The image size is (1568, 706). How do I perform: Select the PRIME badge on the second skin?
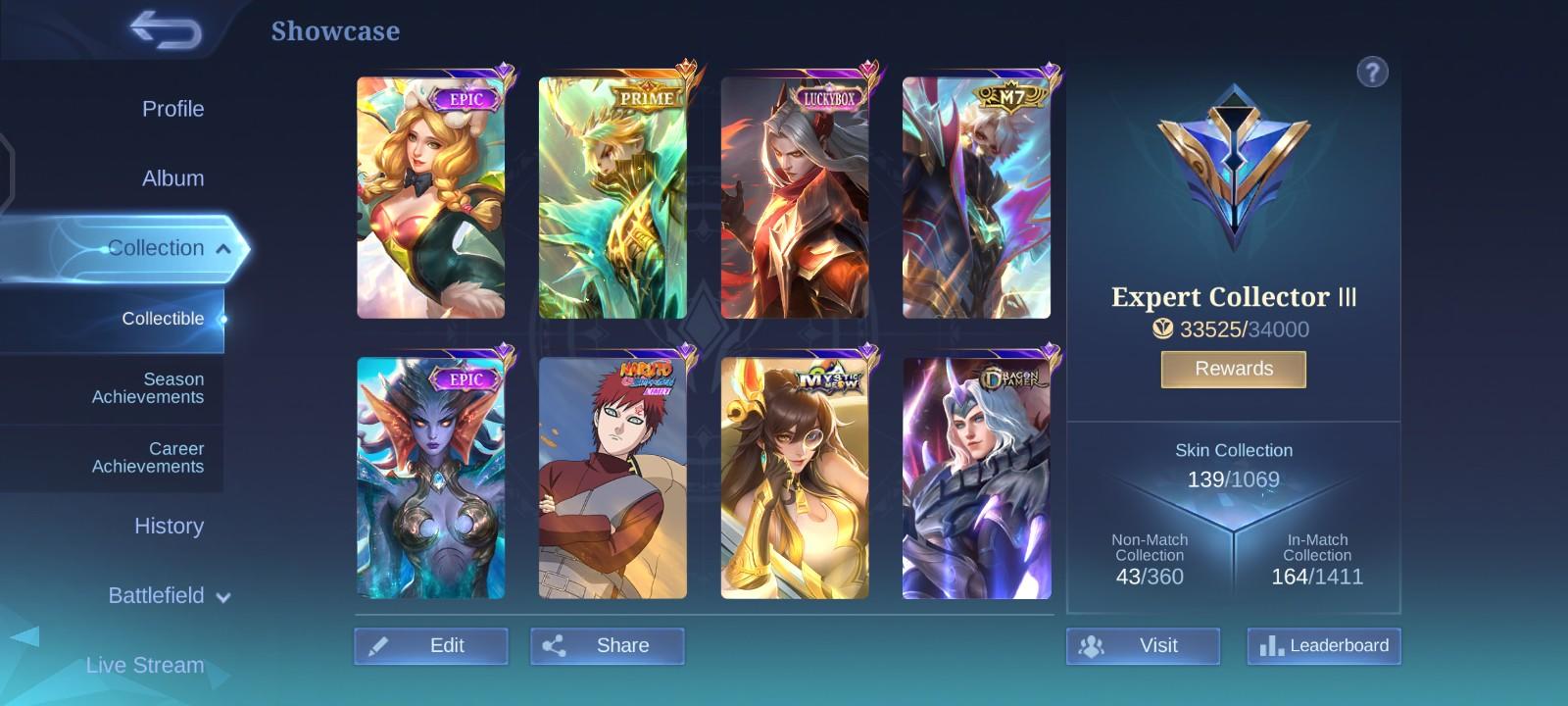(x=647, y=98)
